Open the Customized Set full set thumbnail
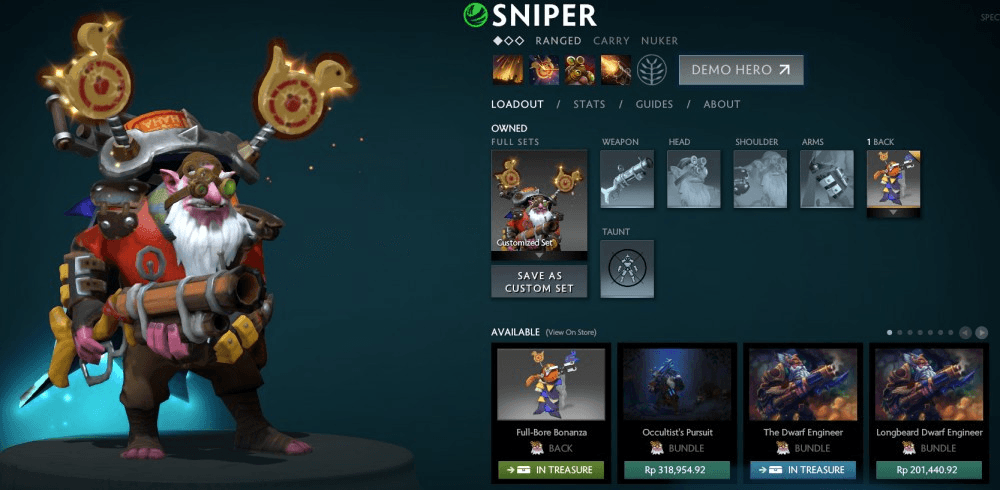1000x490 pixels. coord(539,200)
